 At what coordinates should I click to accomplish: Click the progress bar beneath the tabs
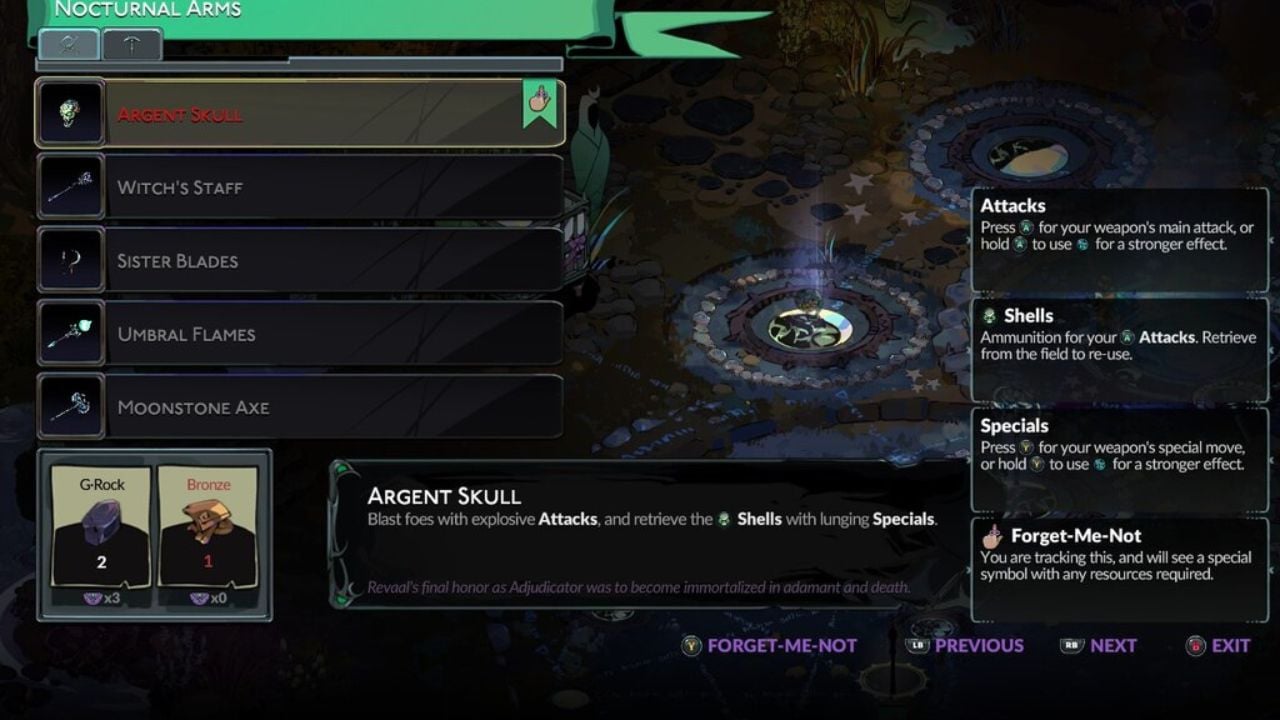click(300, 62)
